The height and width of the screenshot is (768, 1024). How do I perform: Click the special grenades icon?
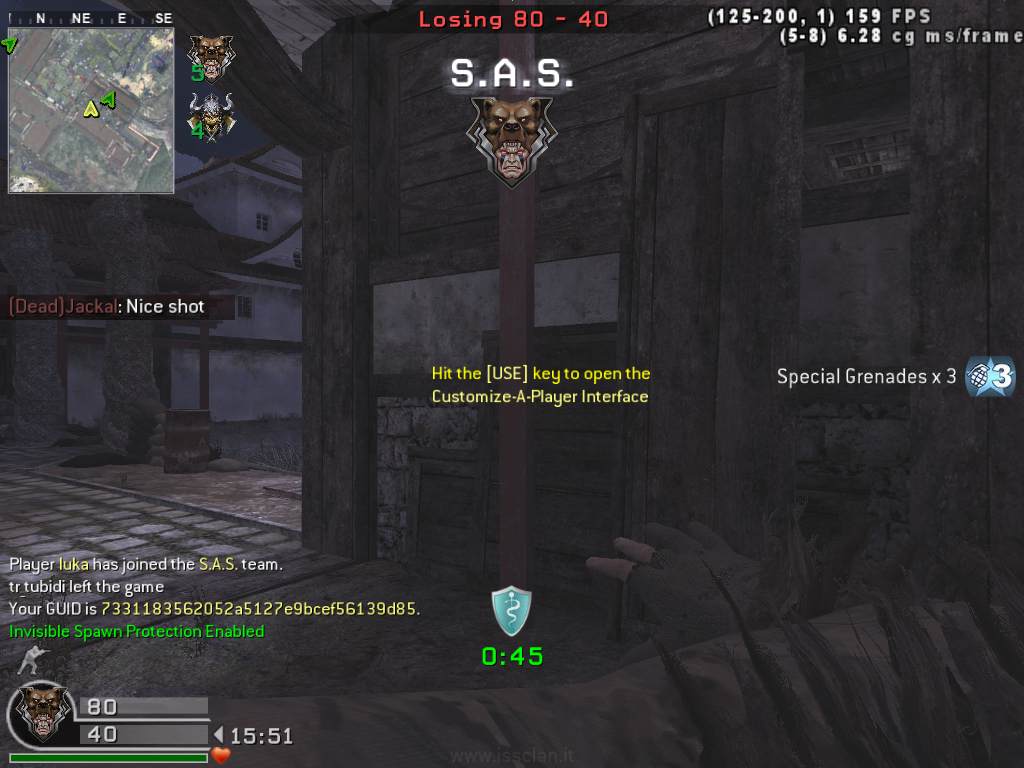point(990,377)
